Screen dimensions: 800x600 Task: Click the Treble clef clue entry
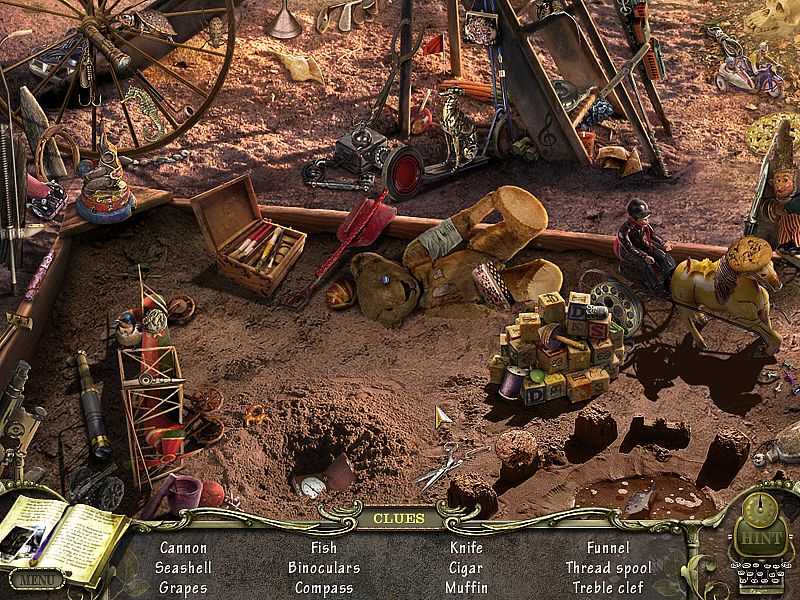pos(608,588)
